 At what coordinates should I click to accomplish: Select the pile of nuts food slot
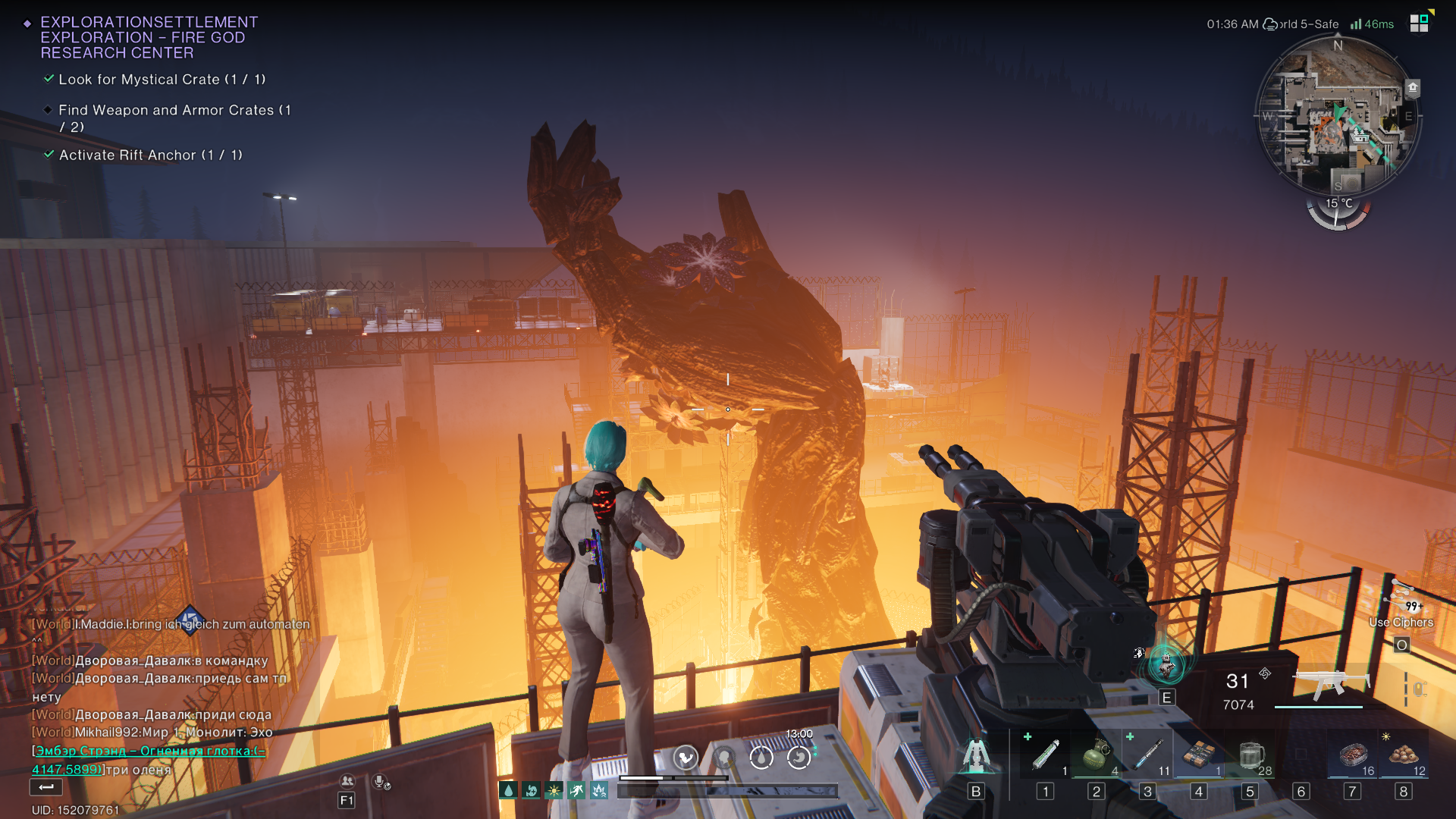click(1403, 755)
